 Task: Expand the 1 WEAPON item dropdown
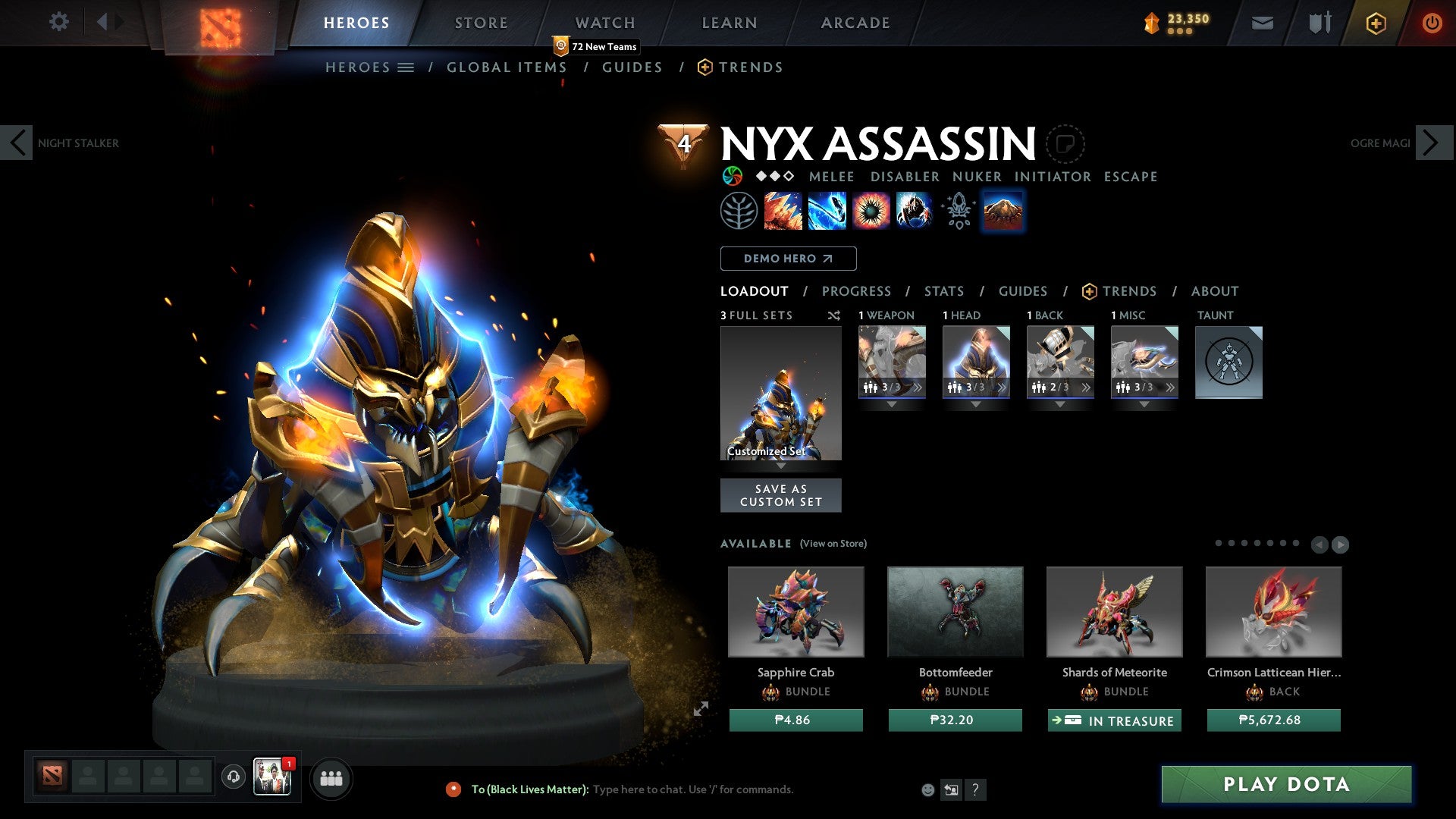892,404
